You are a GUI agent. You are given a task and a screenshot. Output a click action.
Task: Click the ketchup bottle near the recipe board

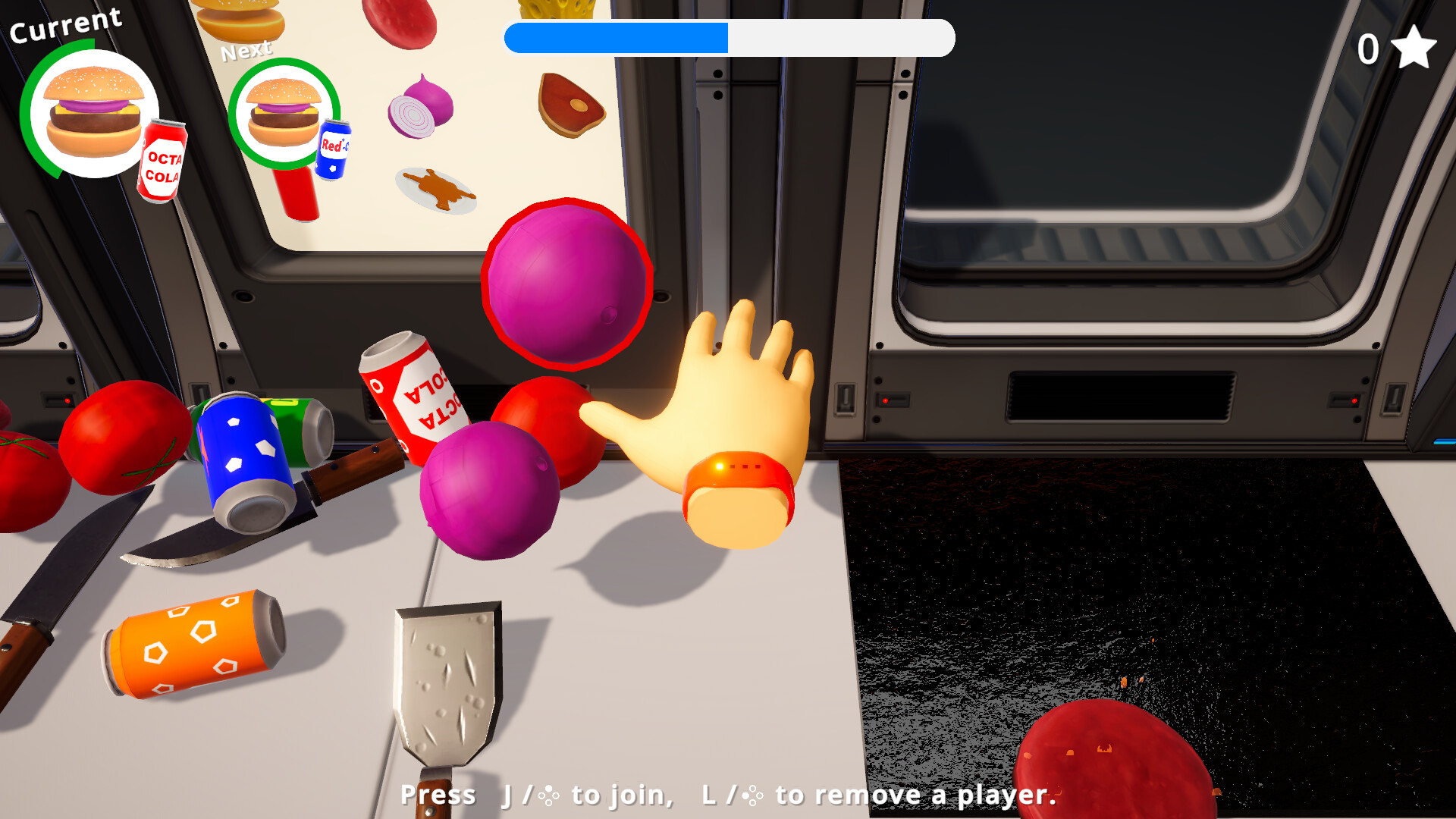pyautogui.click(x=298, y=193)
